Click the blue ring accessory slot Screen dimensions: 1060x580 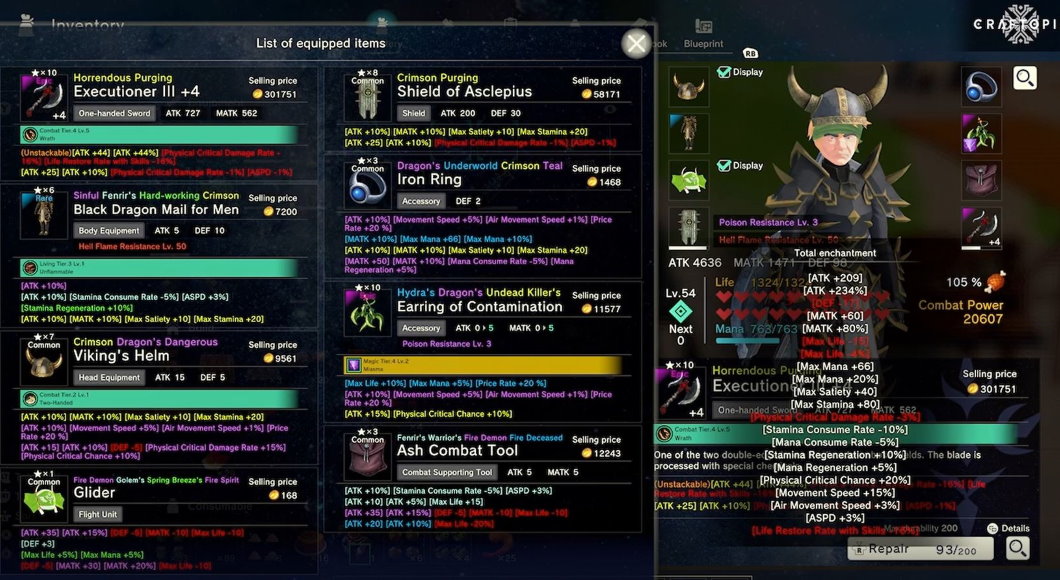980,87
